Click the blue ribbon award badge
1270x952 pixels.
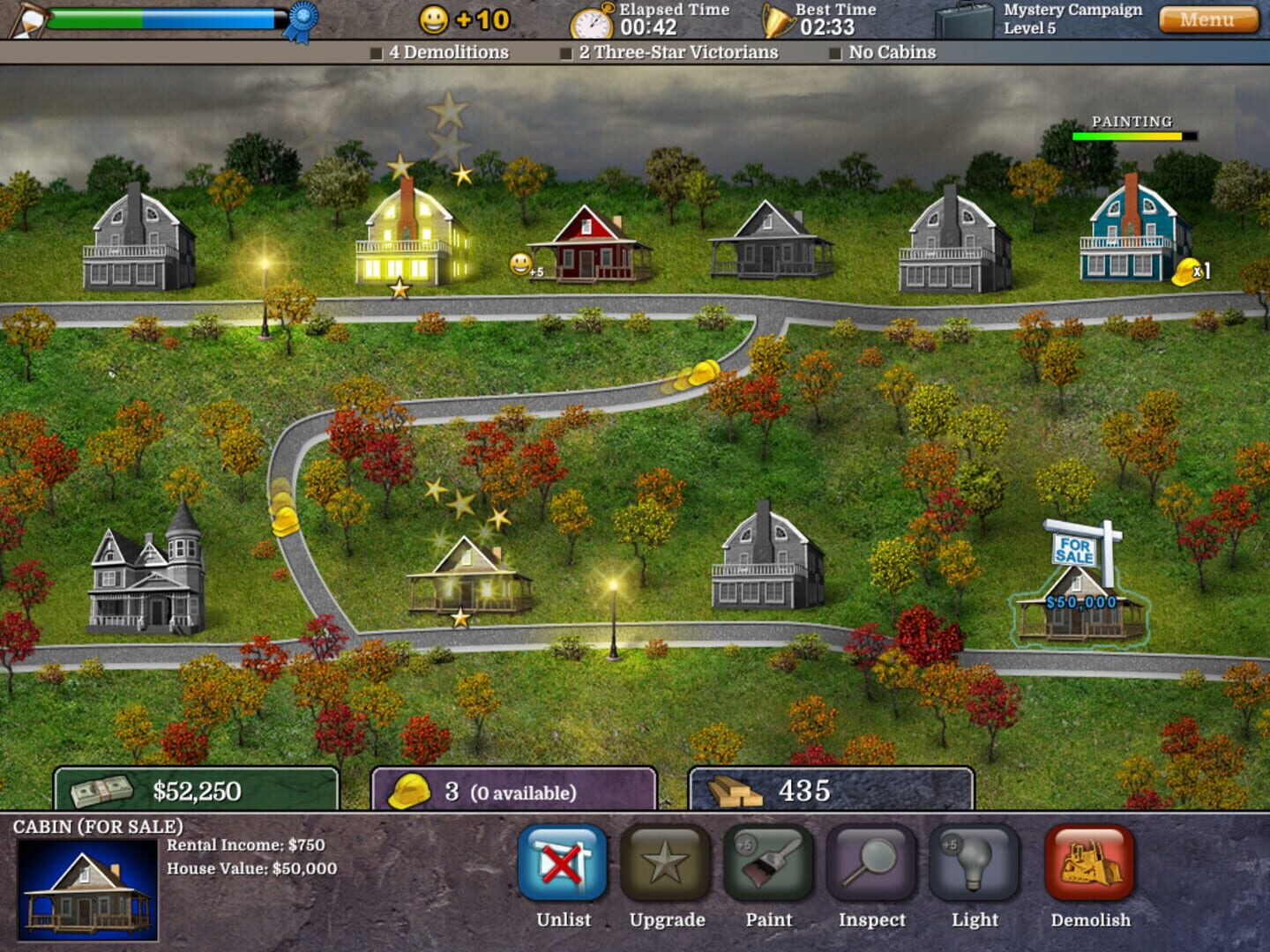click(x=300, y=19)
